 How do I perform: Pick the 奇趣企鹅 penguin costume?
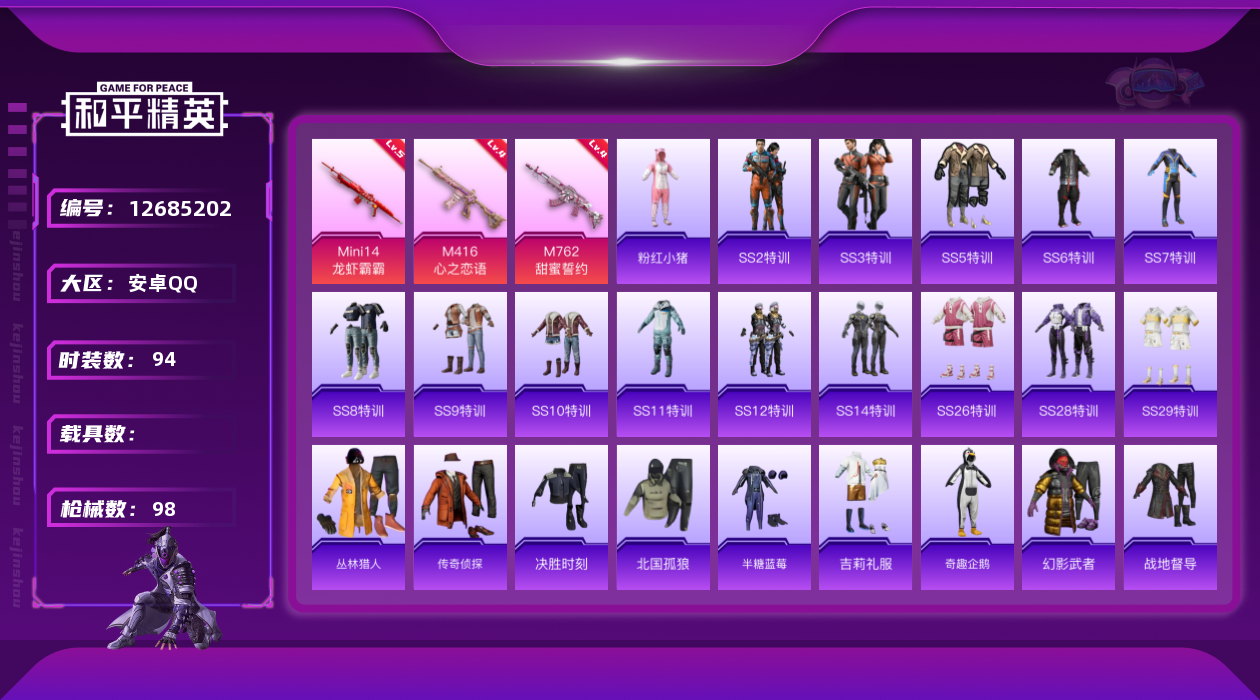pos(967,517)
